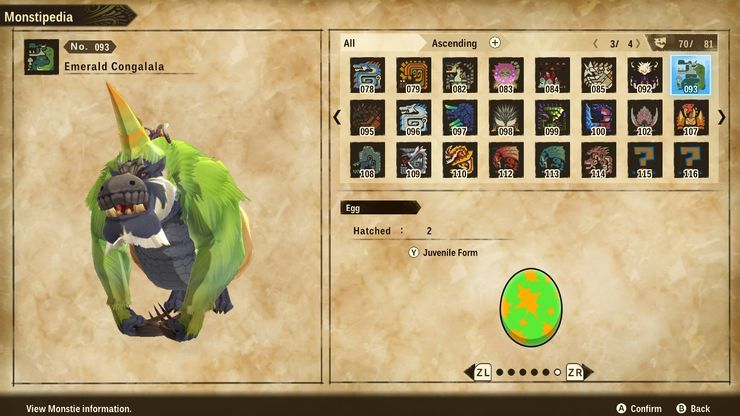
Task: Pick monster entry No. 096
Action: coord(413,117)
